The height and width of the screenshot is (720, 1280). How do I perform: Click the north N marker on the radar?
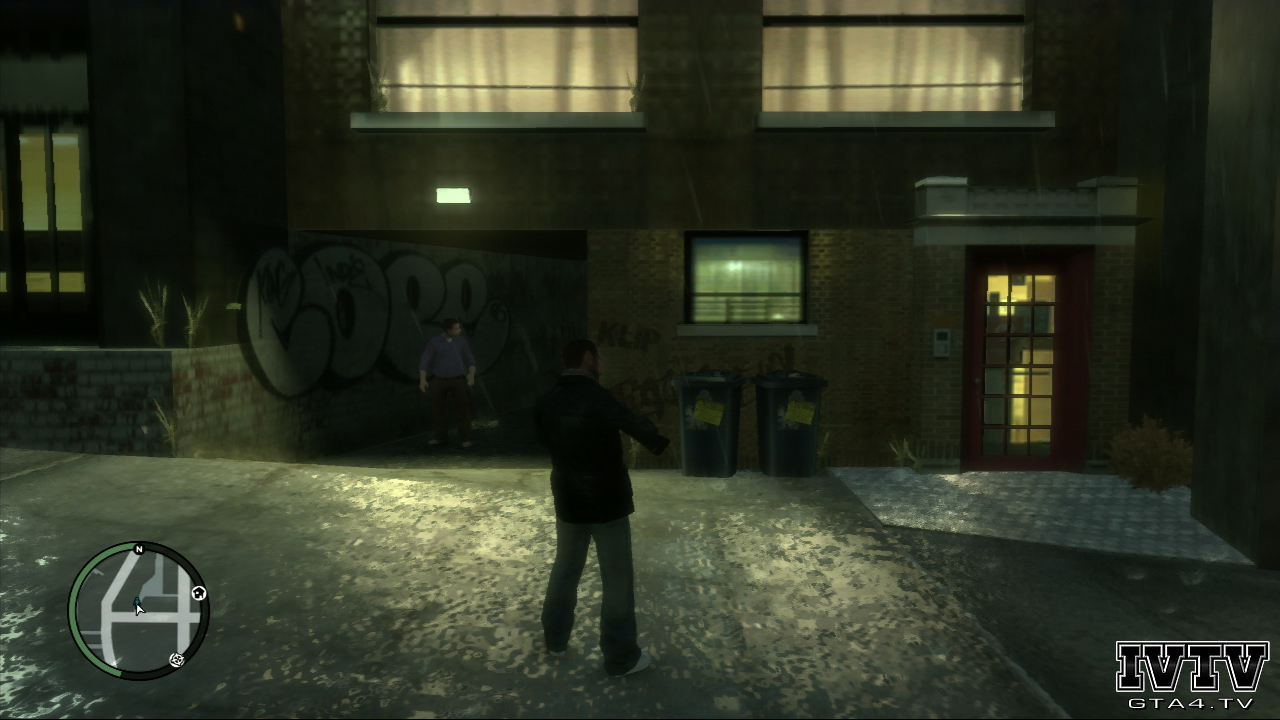click(139, 549)
